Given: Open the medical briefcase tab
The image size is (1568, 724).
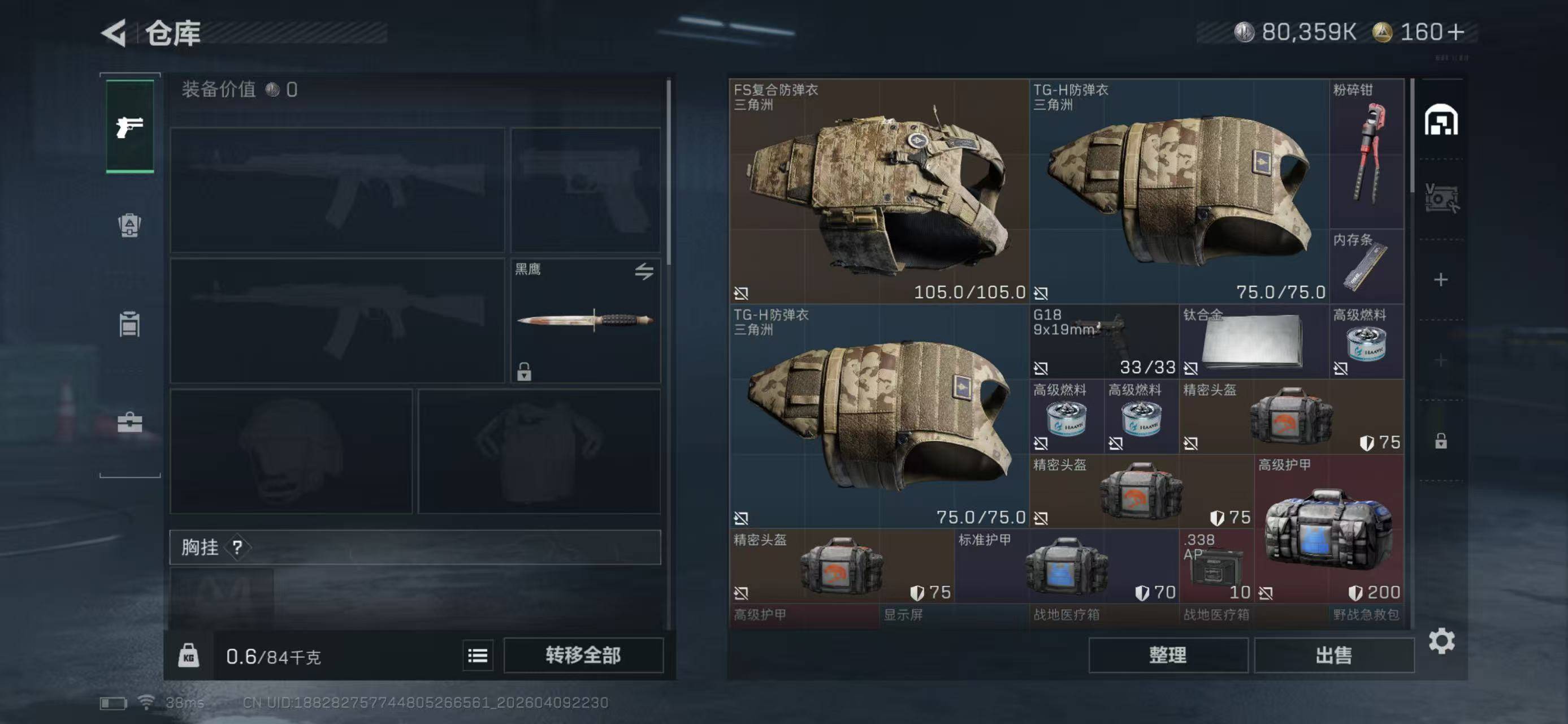Looking at the screenshot, I should pyautogui.click(x=129, y=423).
